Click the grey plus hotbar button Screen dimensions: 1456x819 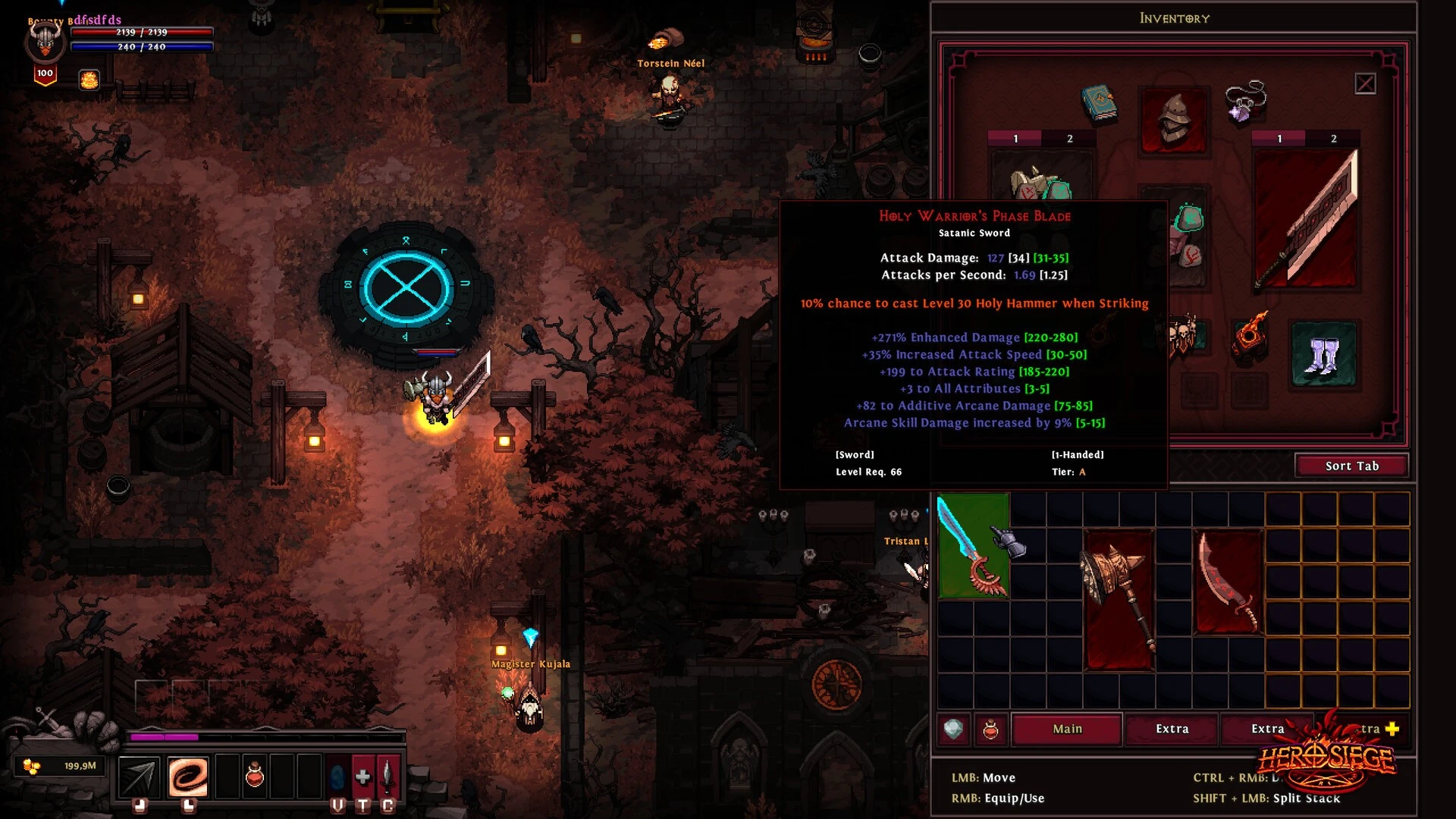[x=362, y=776]
